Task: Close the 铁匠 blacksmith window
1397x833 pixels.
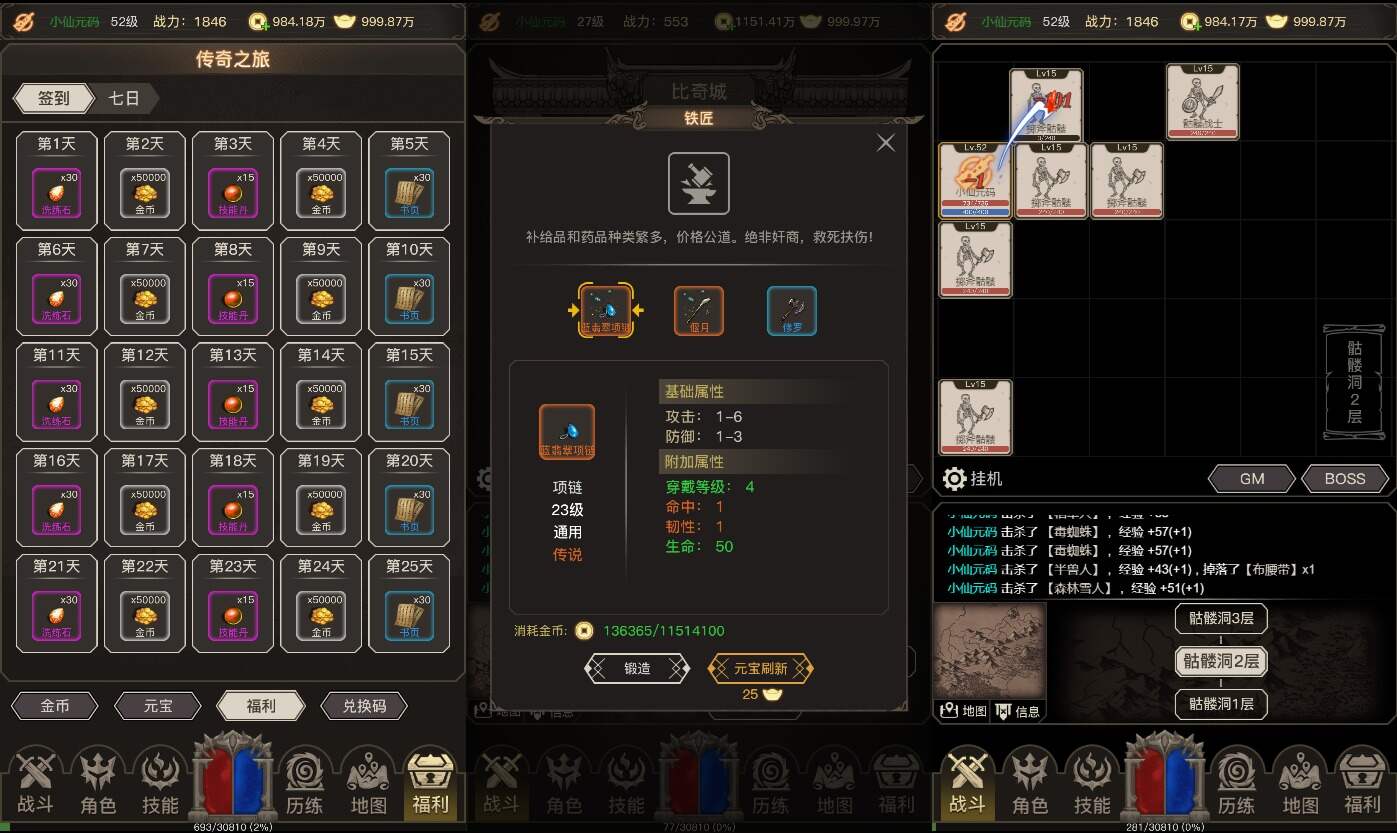Action: (885, 143)
